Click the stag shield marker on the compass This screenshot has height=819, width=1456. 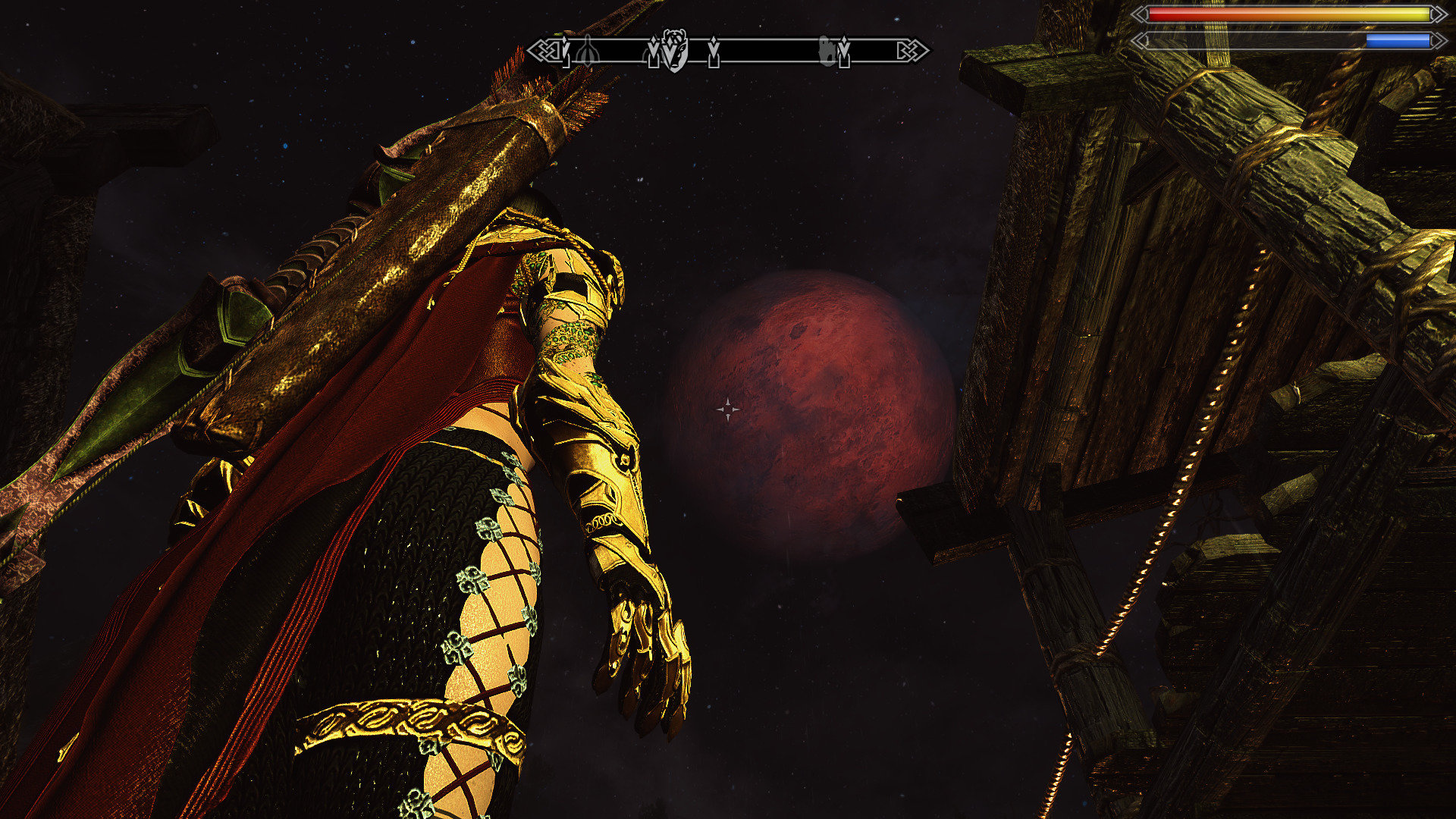[674, 50]
